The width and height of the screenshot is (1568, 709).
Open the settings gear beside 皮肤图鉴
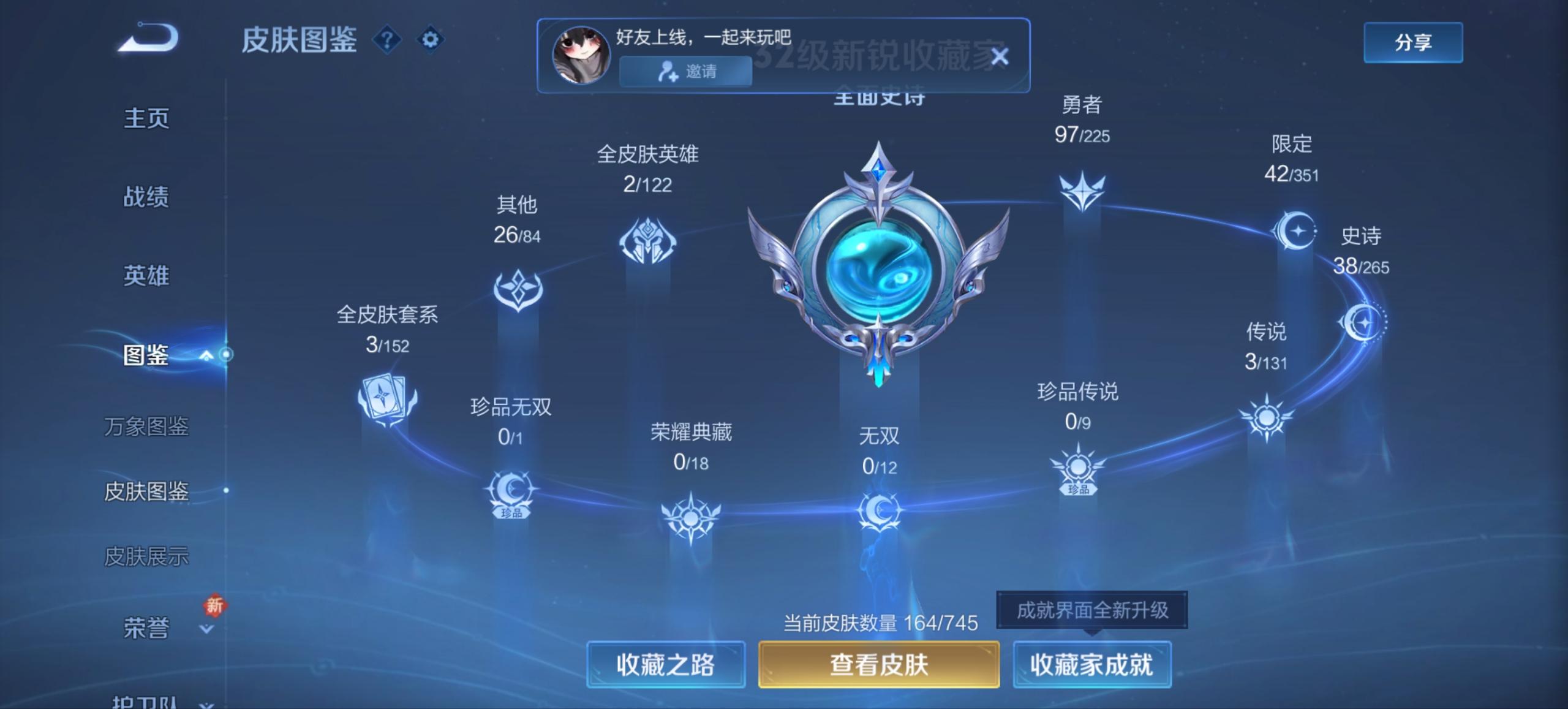click(431, 38)
